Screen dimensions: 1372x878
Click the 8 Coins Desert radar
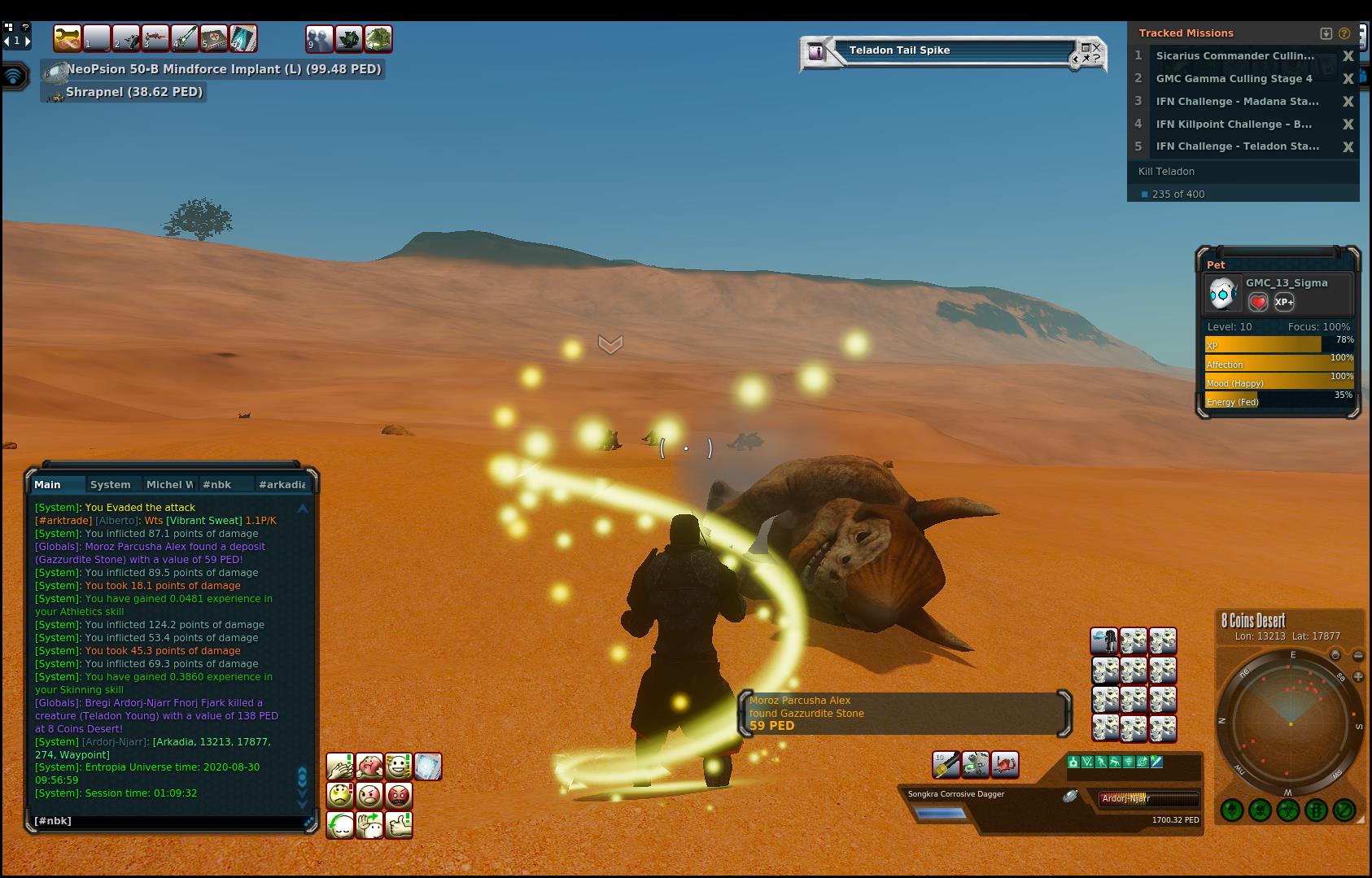coord(1290,723)
